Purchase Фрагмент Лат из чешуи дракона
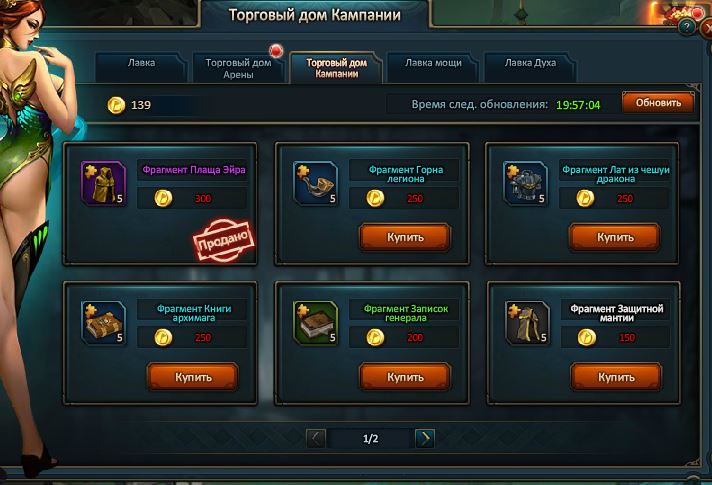Image resolution: width=712 pixels, height=485 pixels. [x=615, y=237]
